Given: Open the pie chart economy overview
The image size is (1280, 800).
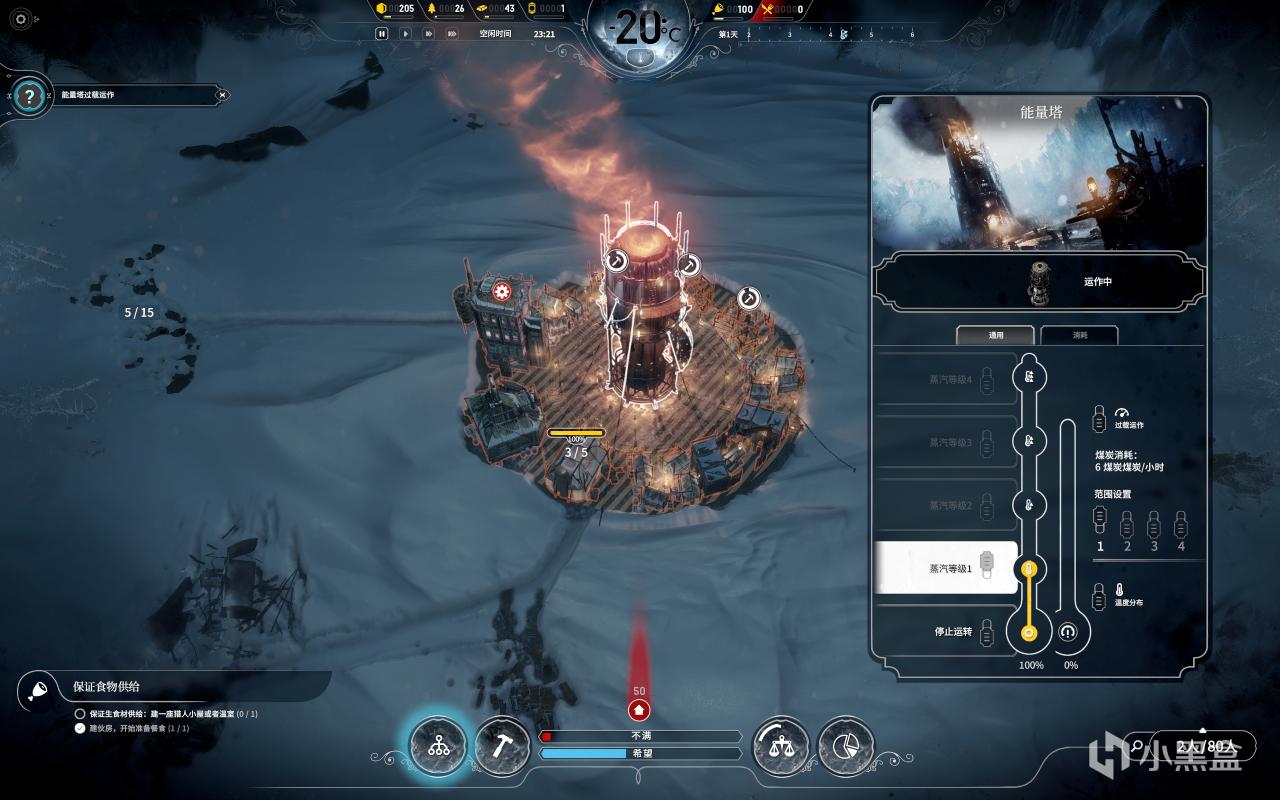Looking at the screenshot, I should (846, 746).
